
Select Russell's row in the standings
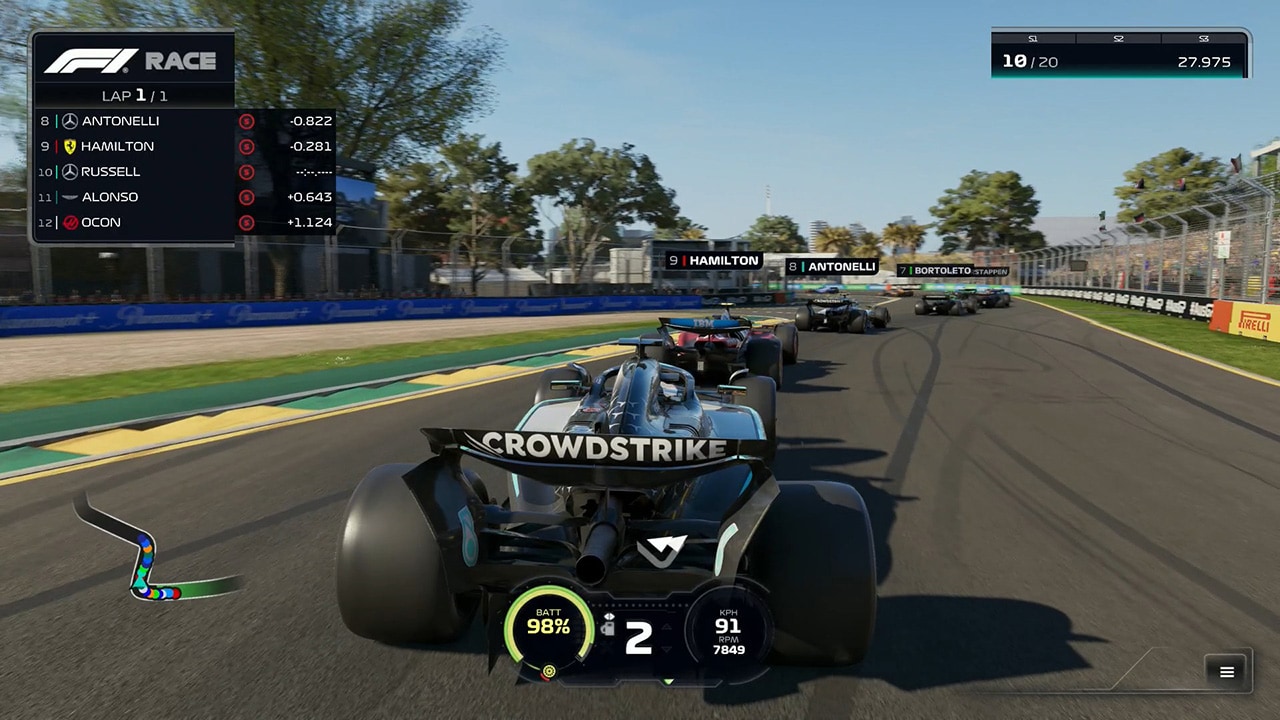point(185,172)
